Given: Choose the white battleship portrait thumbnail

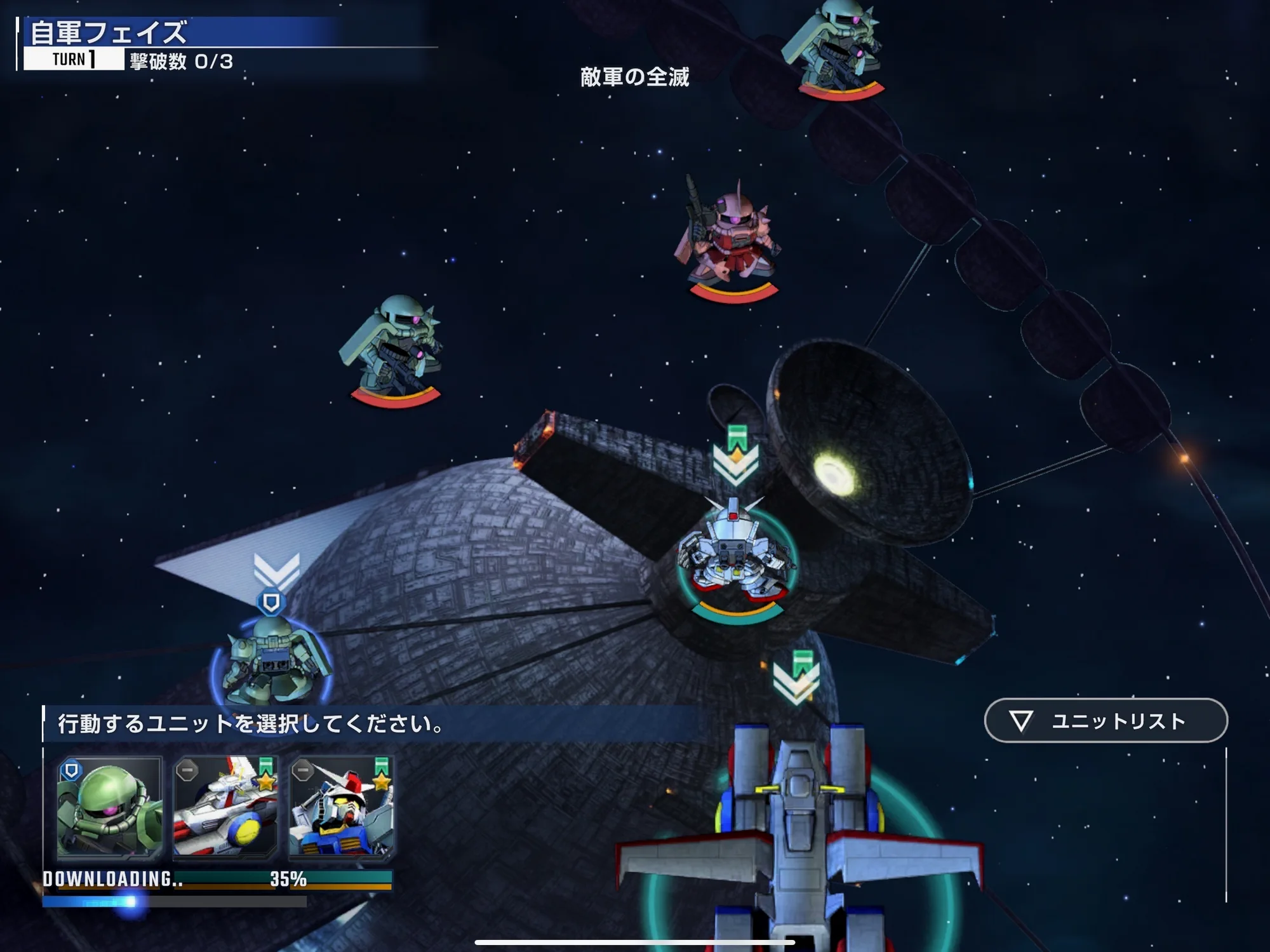Looking at the screenshot, I should pos(225,807).
